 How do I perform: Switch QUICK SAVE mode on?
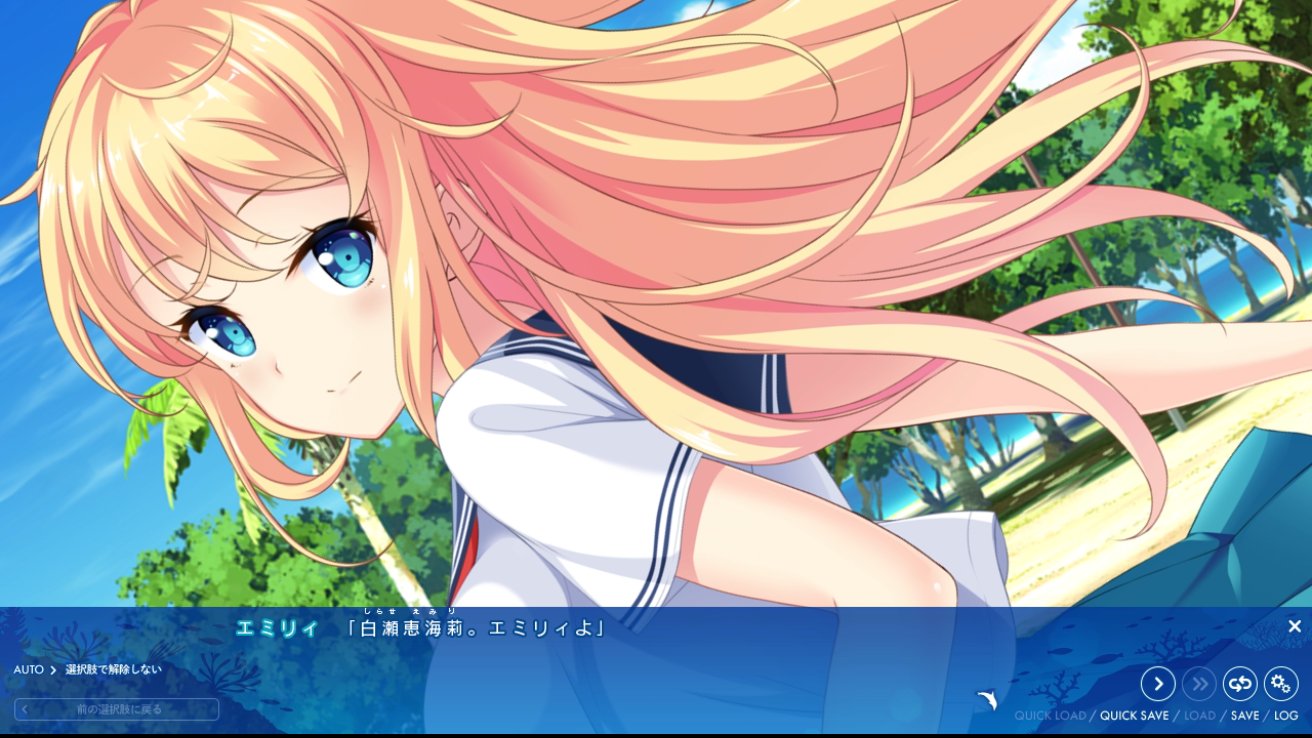point(1134,716)
